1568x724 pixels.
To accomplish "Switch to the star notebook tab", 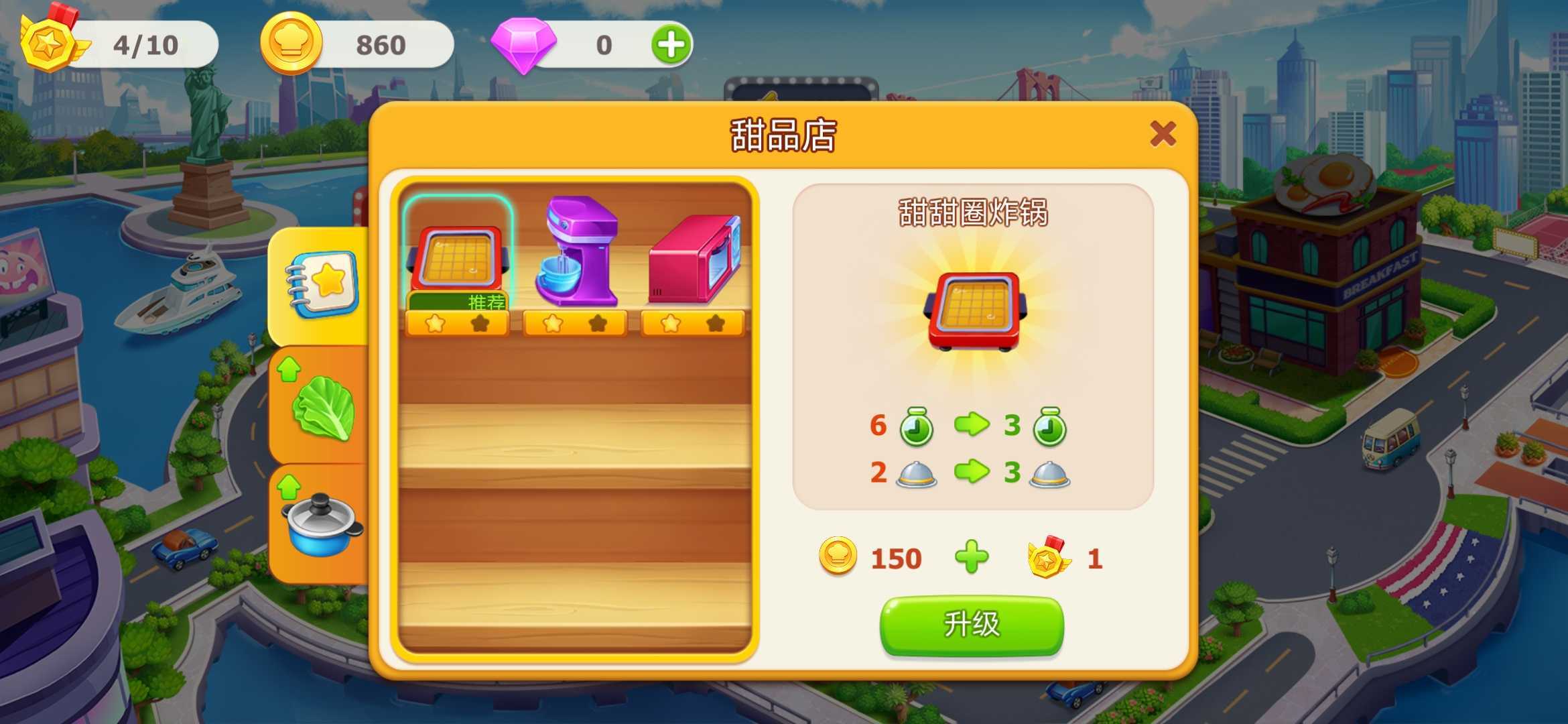I will pos(323,286).
